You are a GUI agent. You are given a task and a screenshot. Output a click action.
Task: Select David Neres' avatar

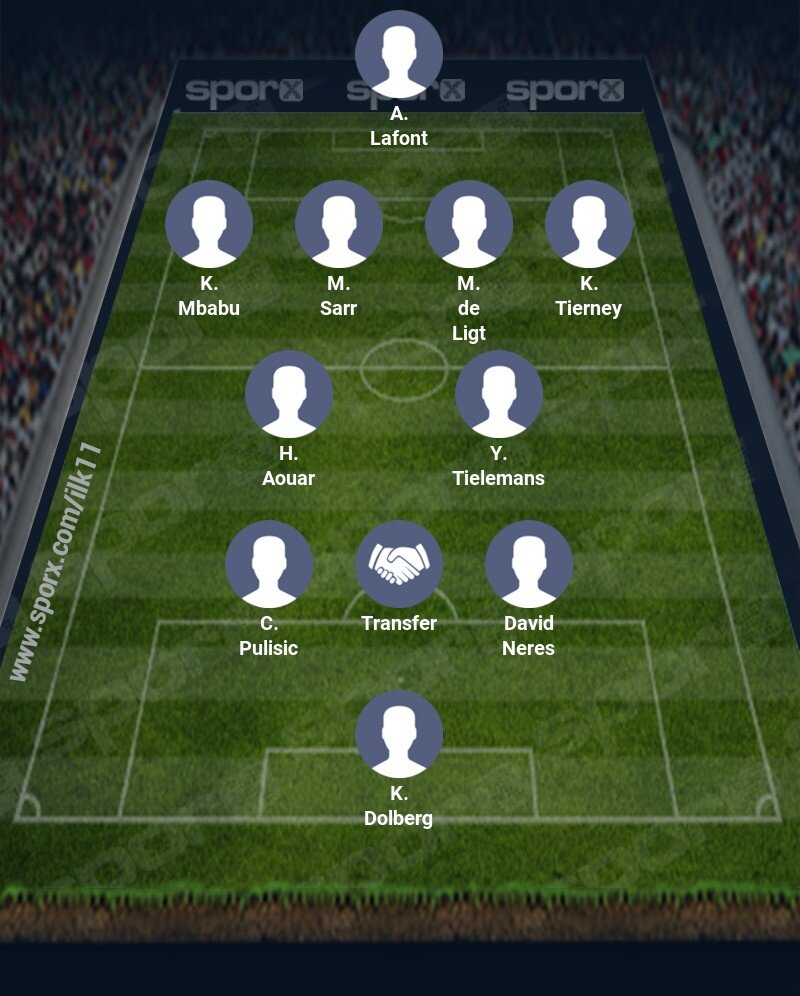click(529, 564)
